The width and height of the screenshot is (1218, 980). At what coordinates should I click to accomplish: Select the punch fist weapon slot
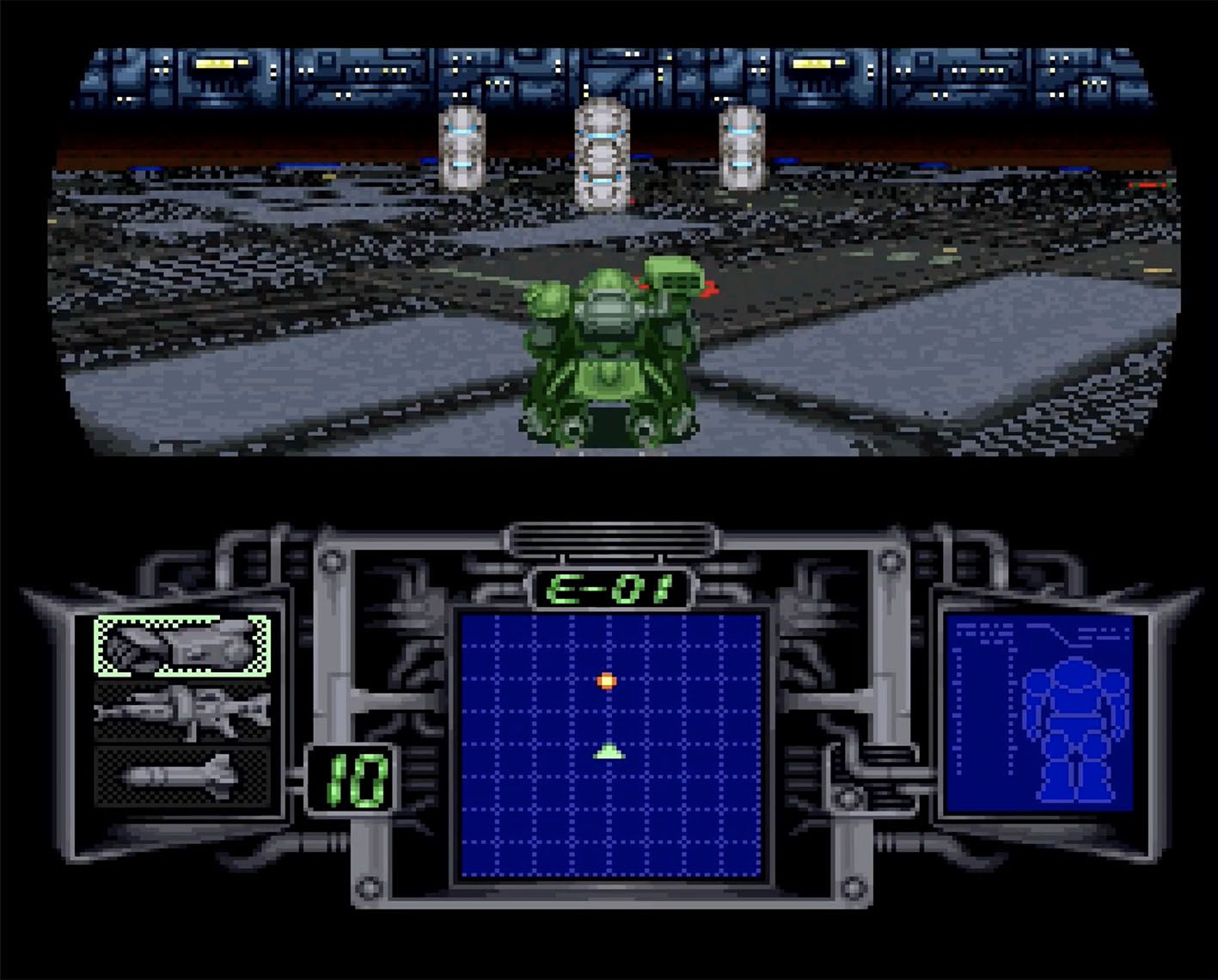point(182,646)
